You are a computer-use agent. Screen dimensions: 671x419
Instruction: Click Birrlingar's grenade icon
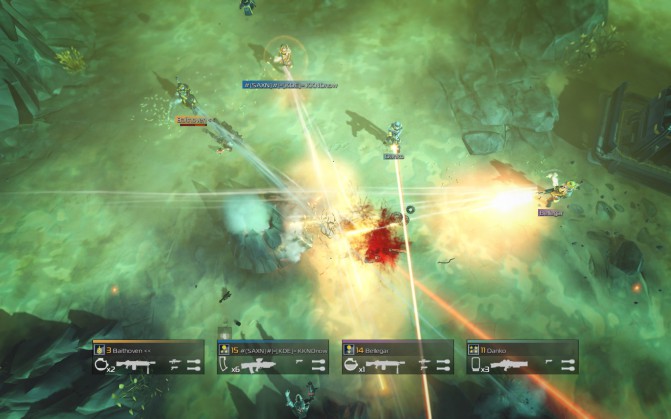pos(352,365)
